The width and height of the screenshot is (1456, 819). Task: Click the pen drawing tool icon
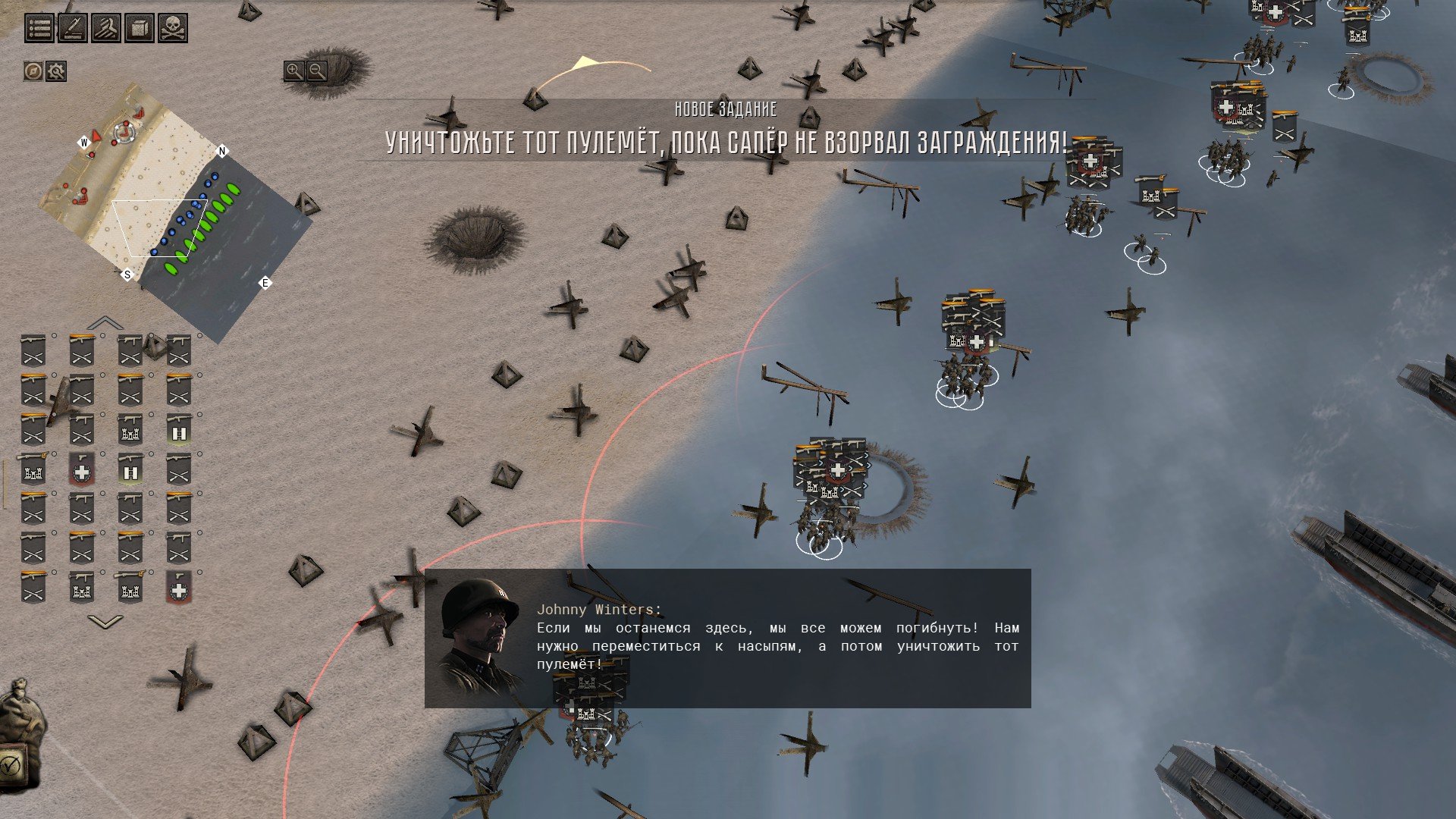(x=73, y=29)
